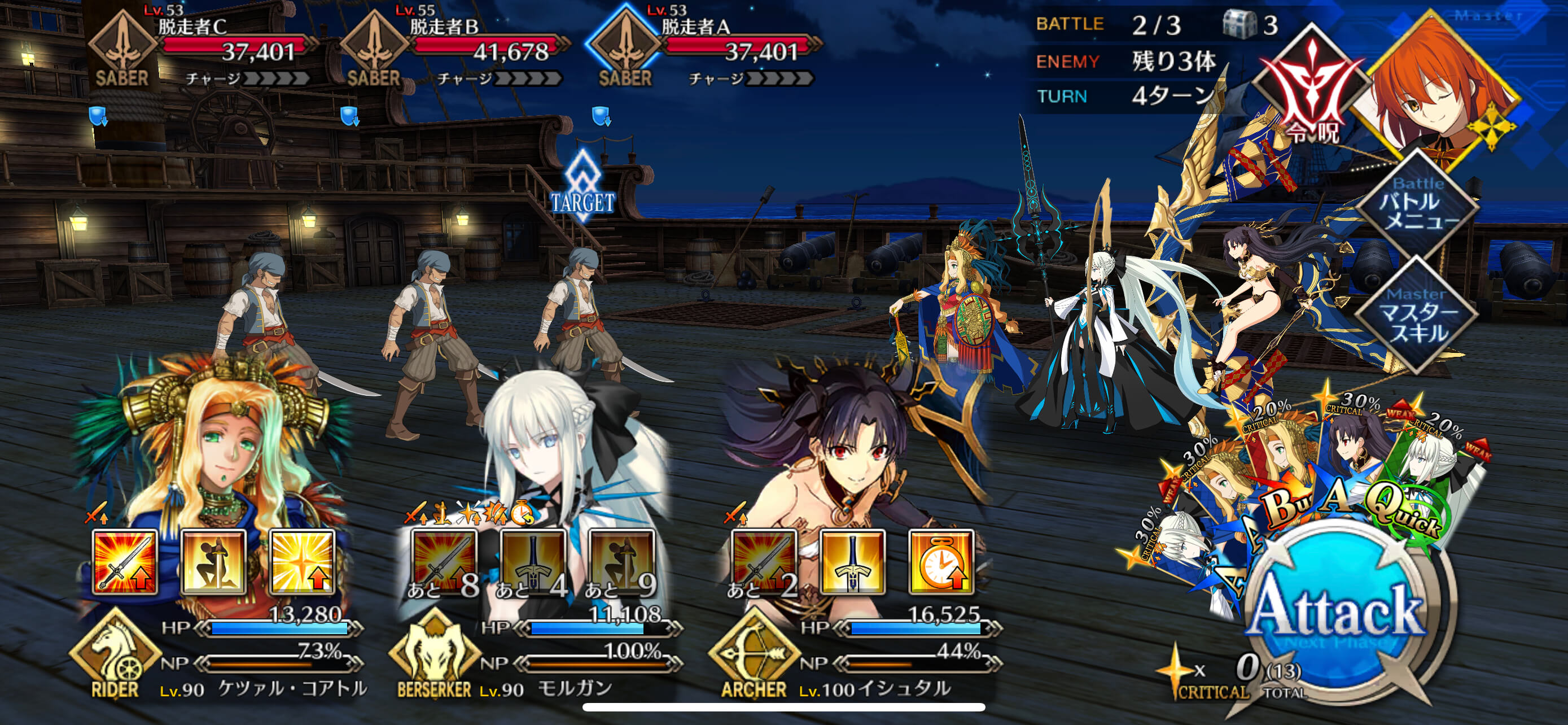
Task: Select Ishtar's sword skill on cooldown 2
Action: coord(764,562)
